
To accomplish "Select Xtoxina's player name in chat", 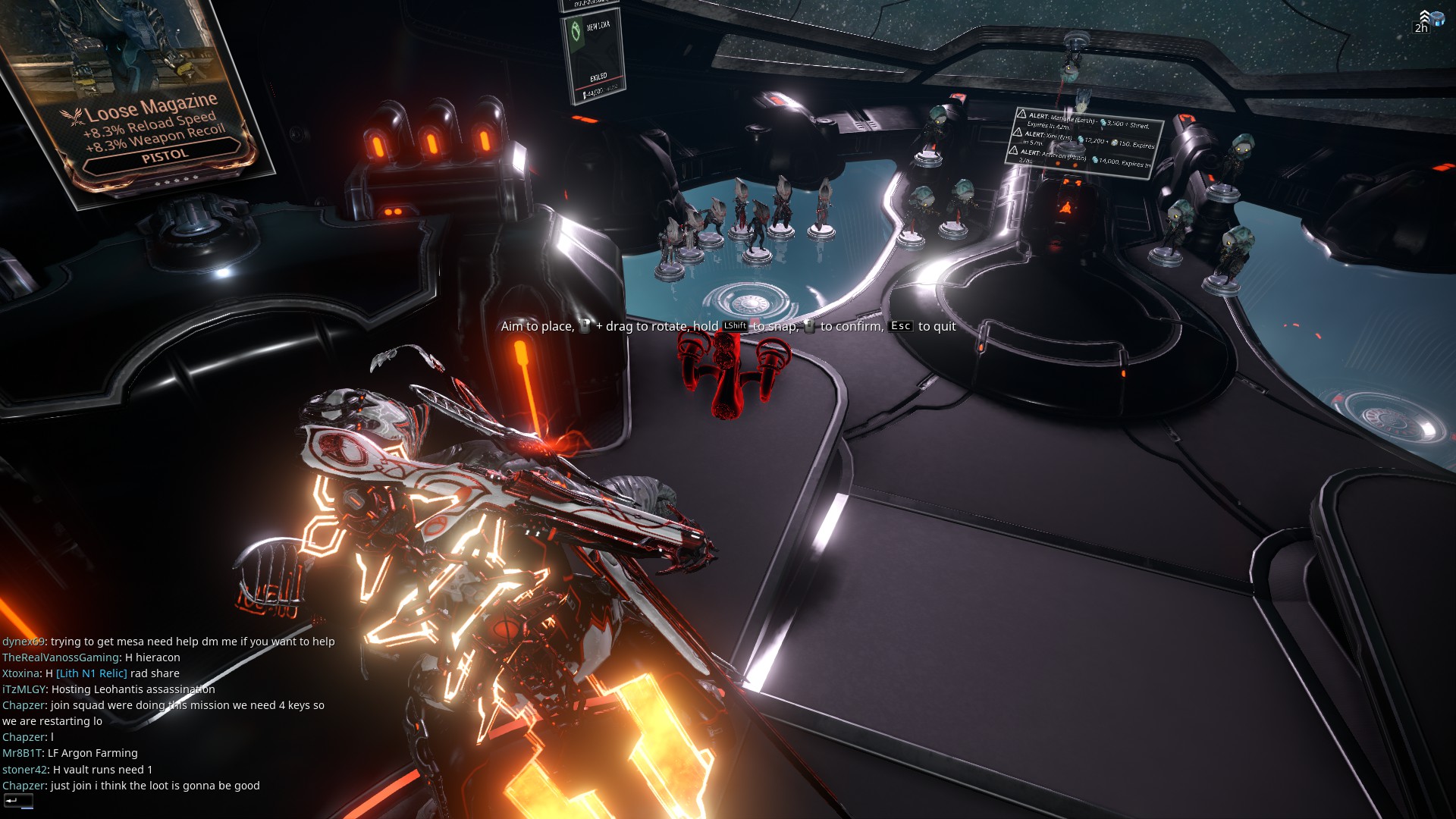I will pos(20,673).
